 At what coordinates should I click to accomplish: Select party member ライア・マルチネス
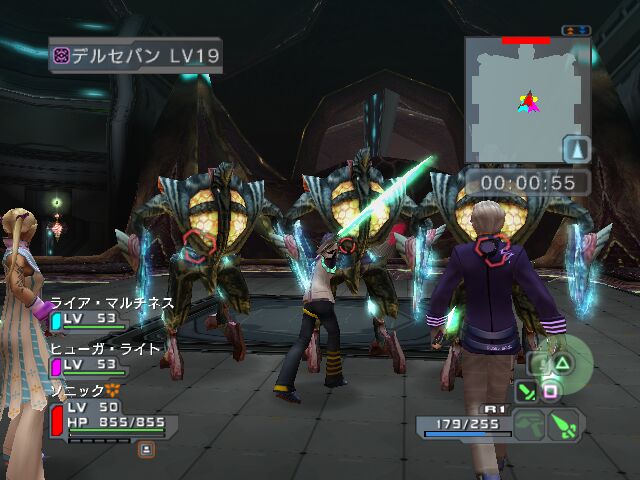click(110, 303)
